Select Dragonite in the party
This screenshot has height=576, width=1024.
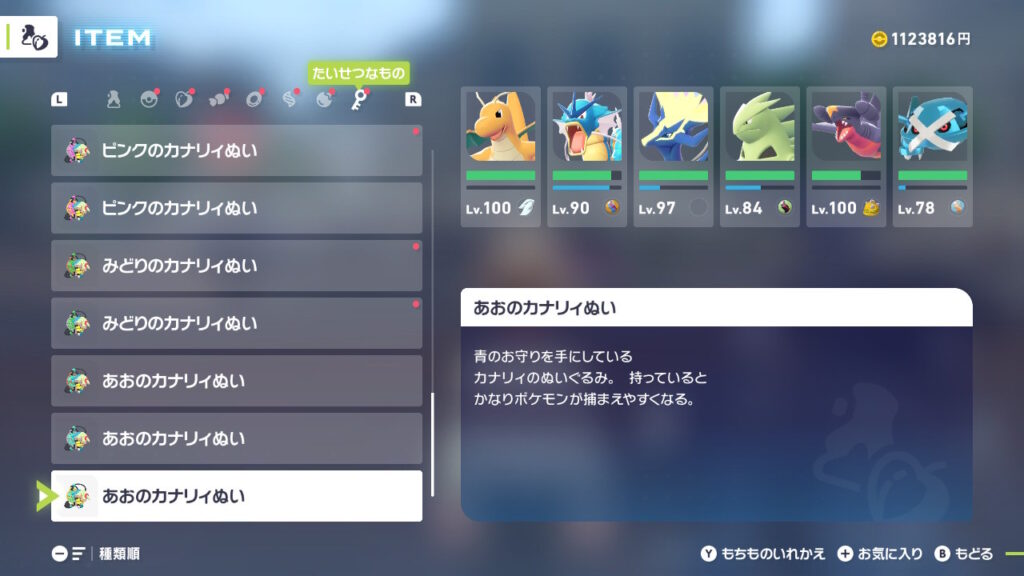tap(500, 155)
